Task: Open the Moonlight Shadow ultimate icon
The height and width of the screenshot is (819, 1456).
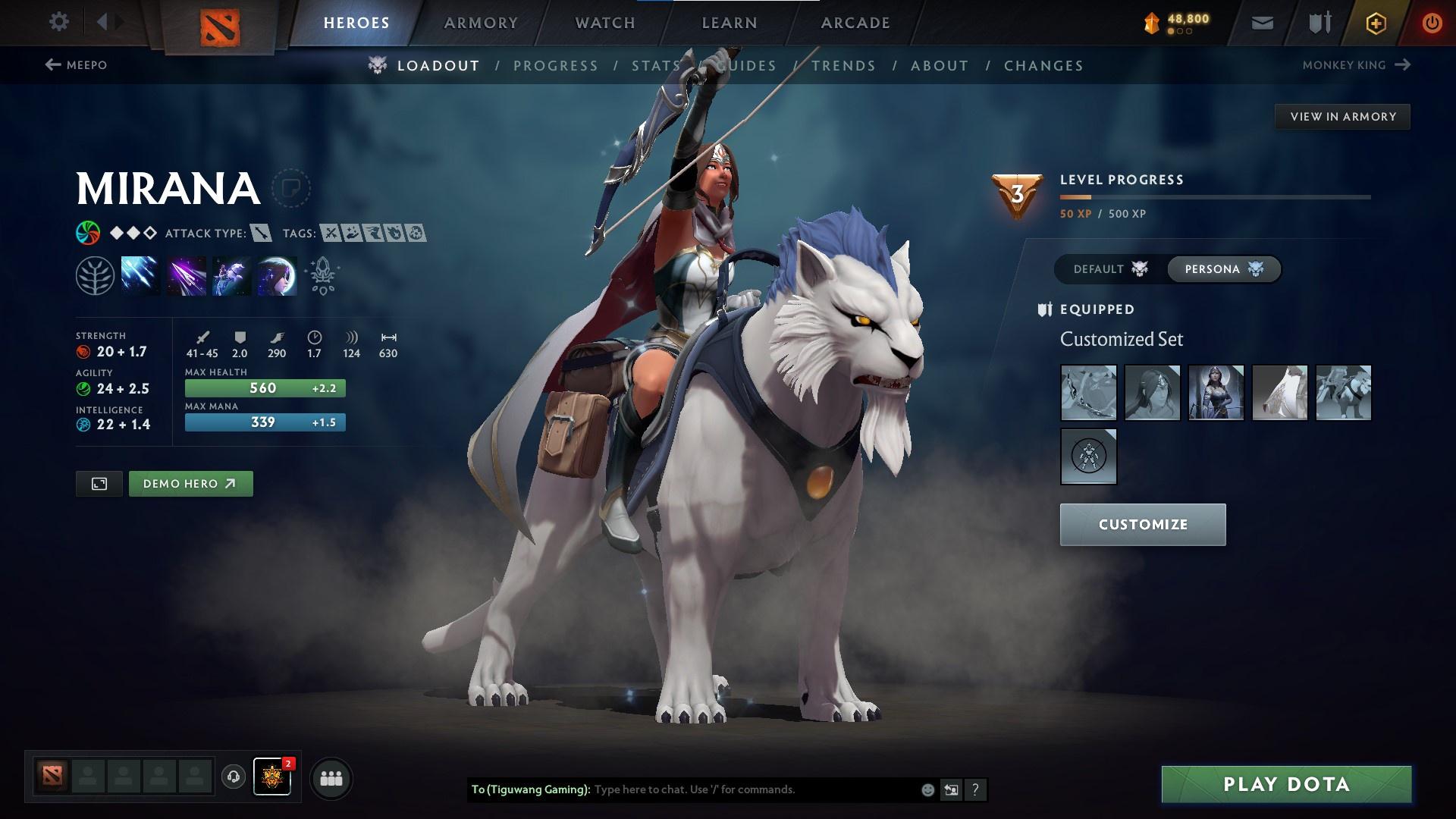Action: 275,275
